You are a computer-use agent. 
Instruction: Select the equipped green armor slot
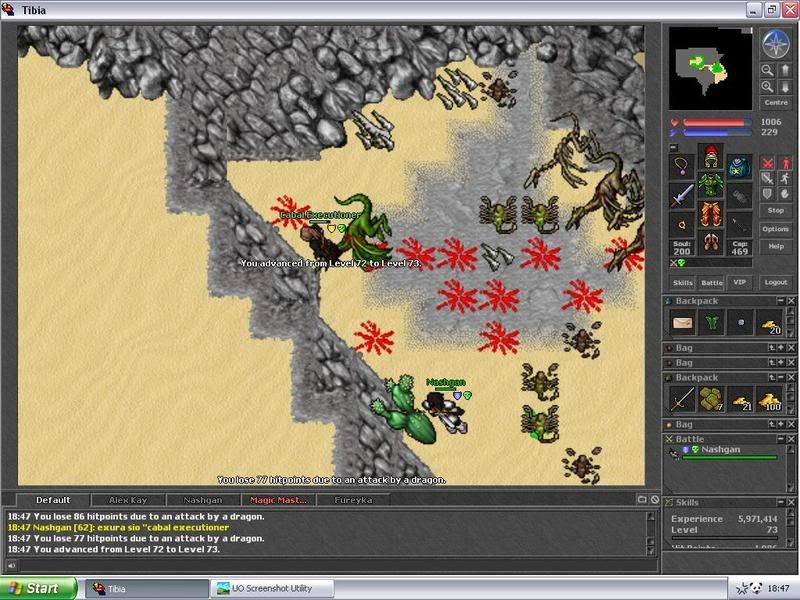tap(710, 186)
